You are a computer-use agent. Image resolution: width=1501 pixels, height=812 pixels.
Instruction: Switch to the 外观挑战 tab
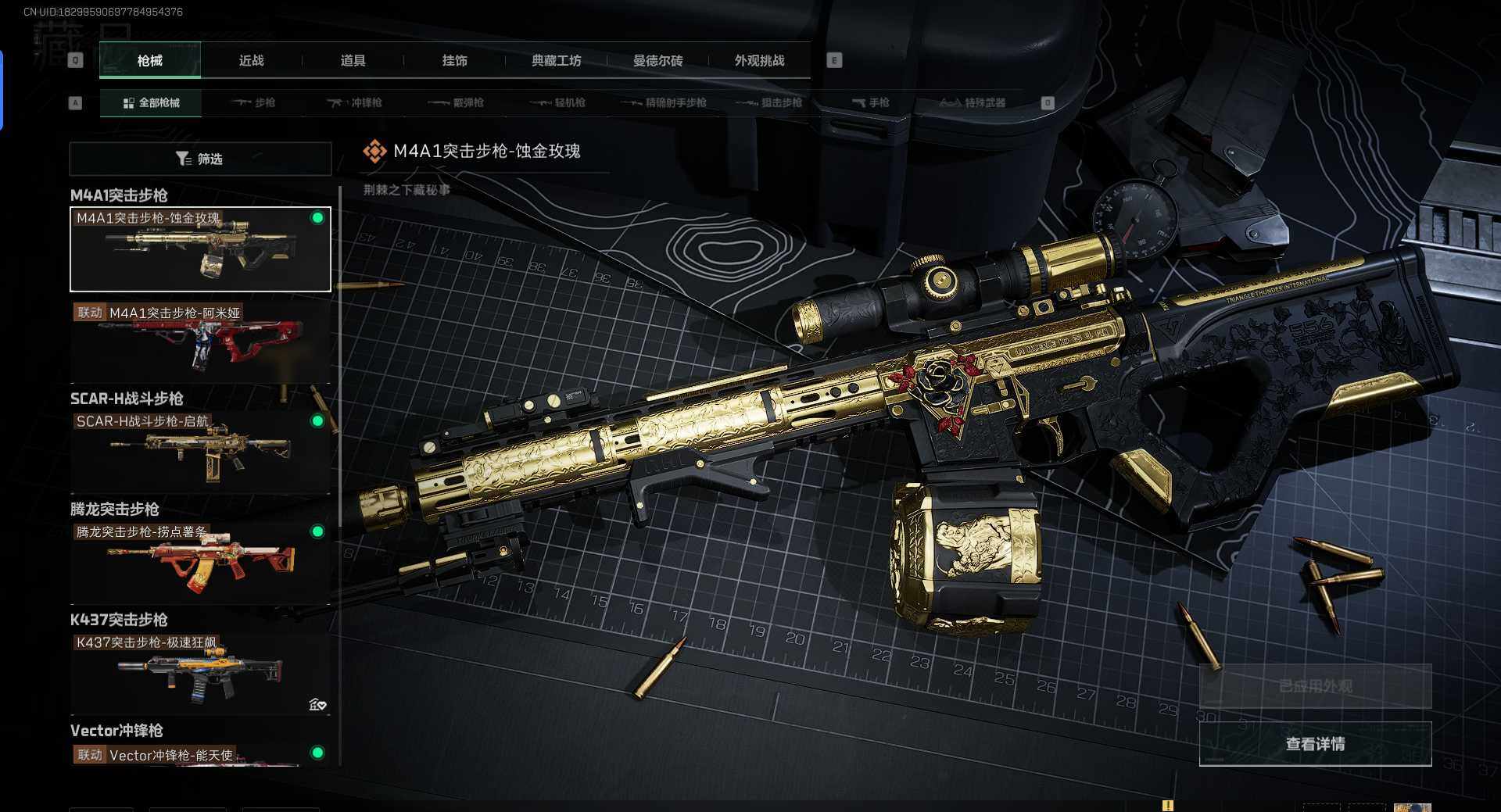coord(759,60)
